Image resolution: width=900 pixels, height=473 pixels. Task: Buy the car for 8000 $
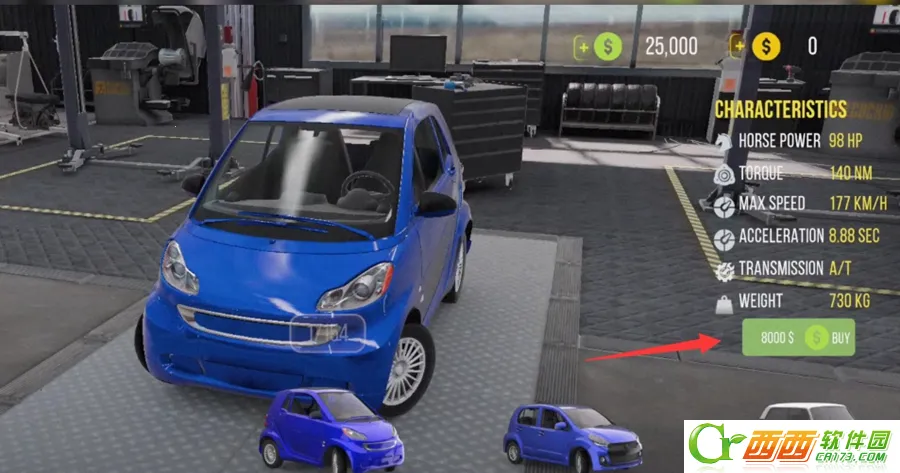[x=798, y=338]
